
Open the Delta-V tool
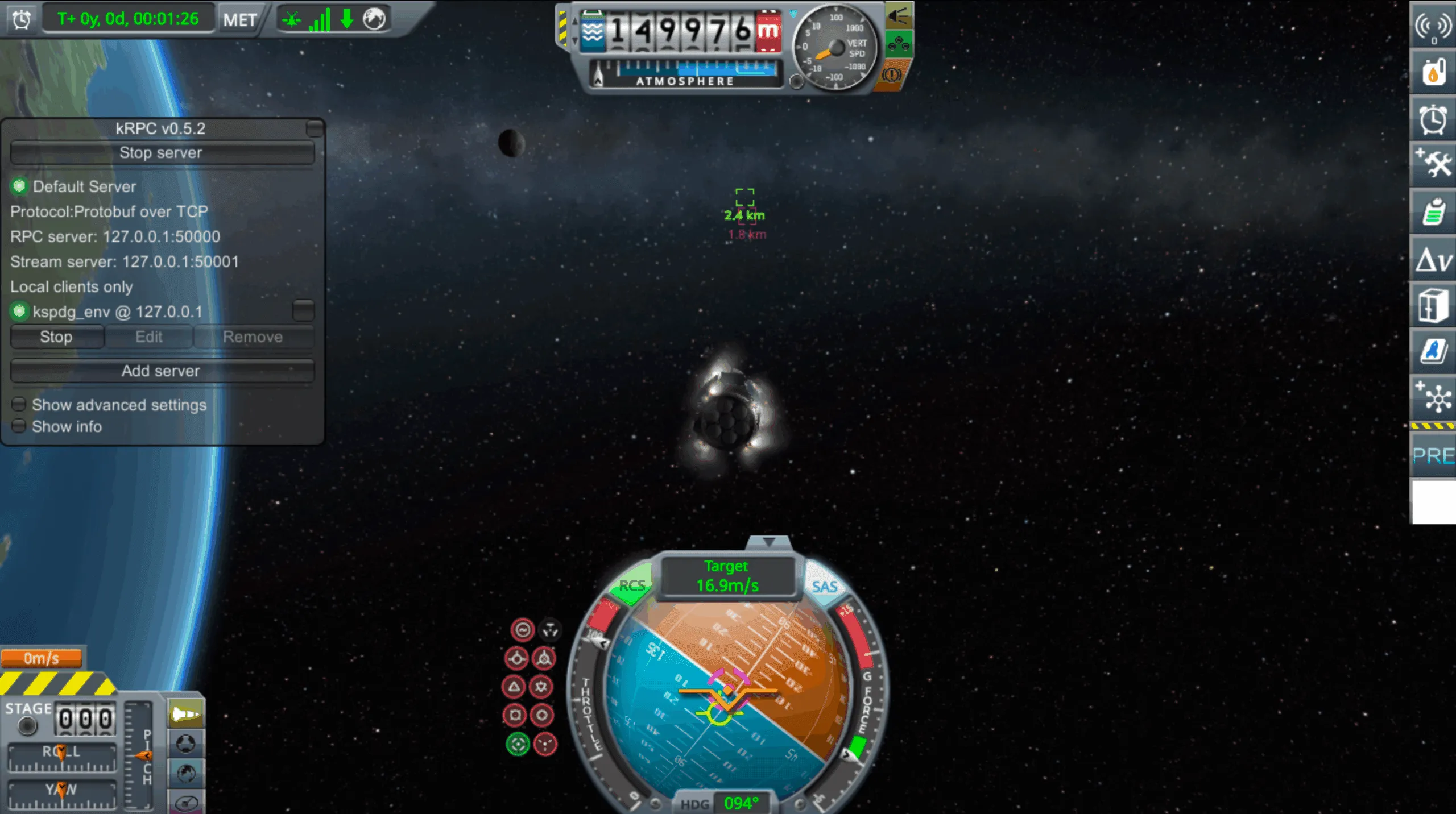pyautogui.click(x=1433, y=261)
